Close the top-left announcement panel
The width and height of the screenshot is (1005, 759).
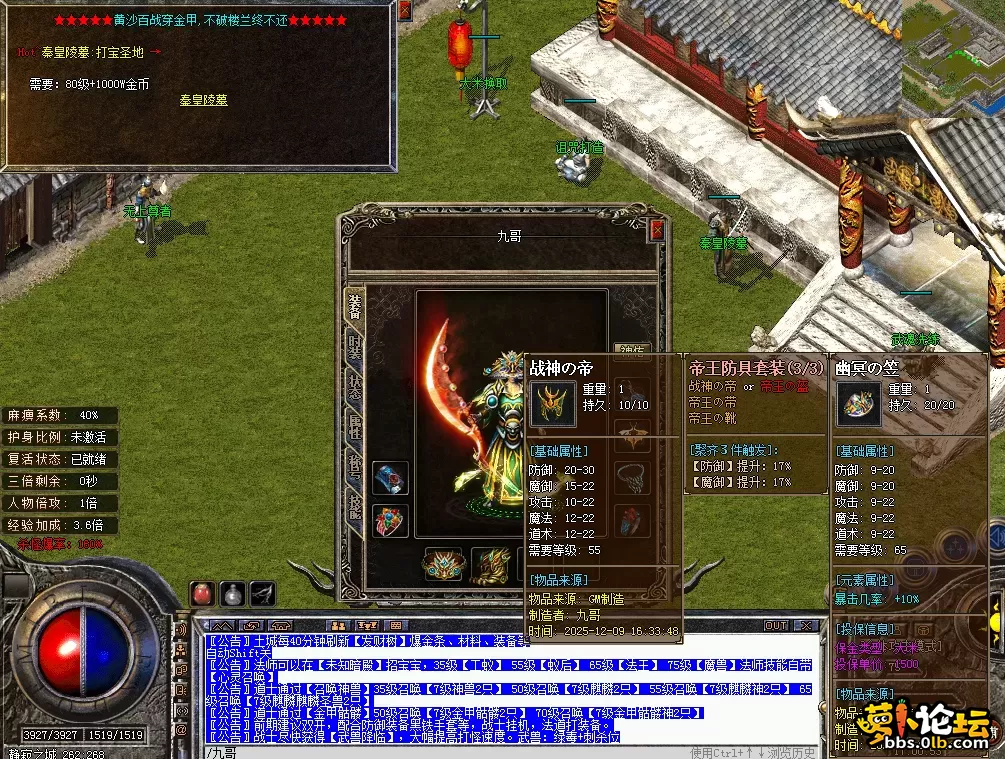(x=404, y=11)
